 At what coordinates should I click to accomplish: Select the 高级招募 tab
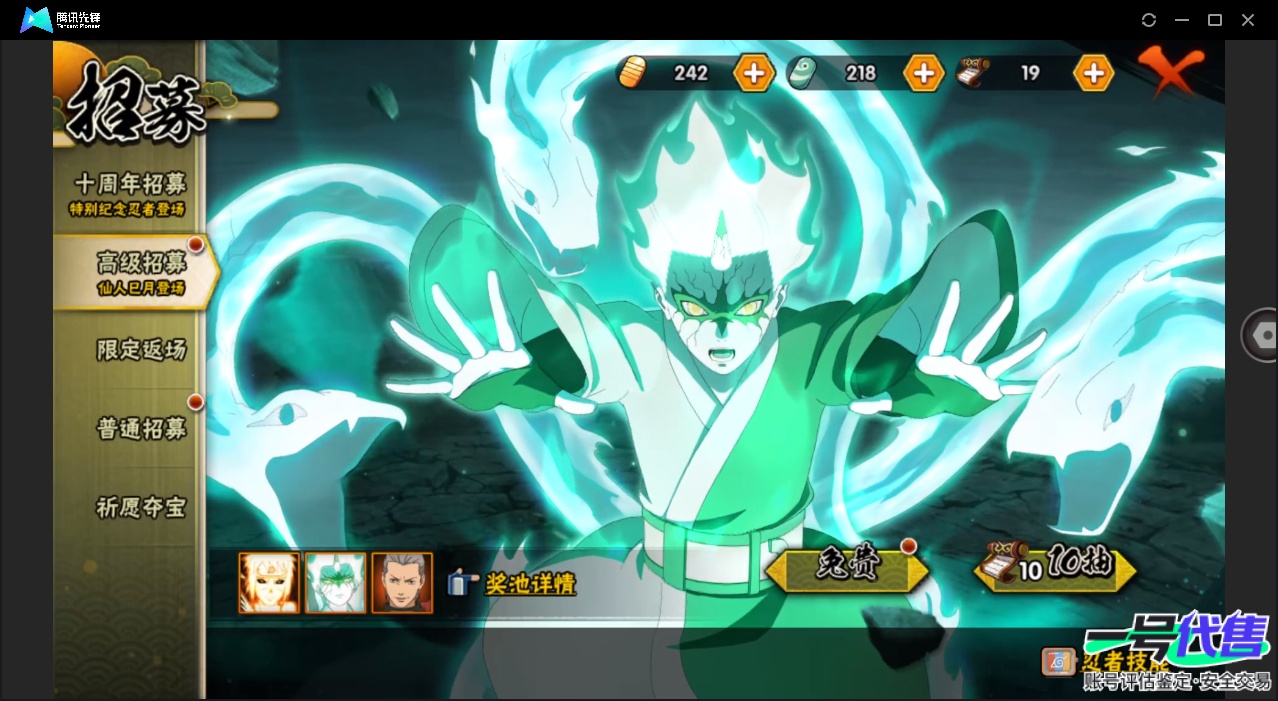[x=139, y=271]
